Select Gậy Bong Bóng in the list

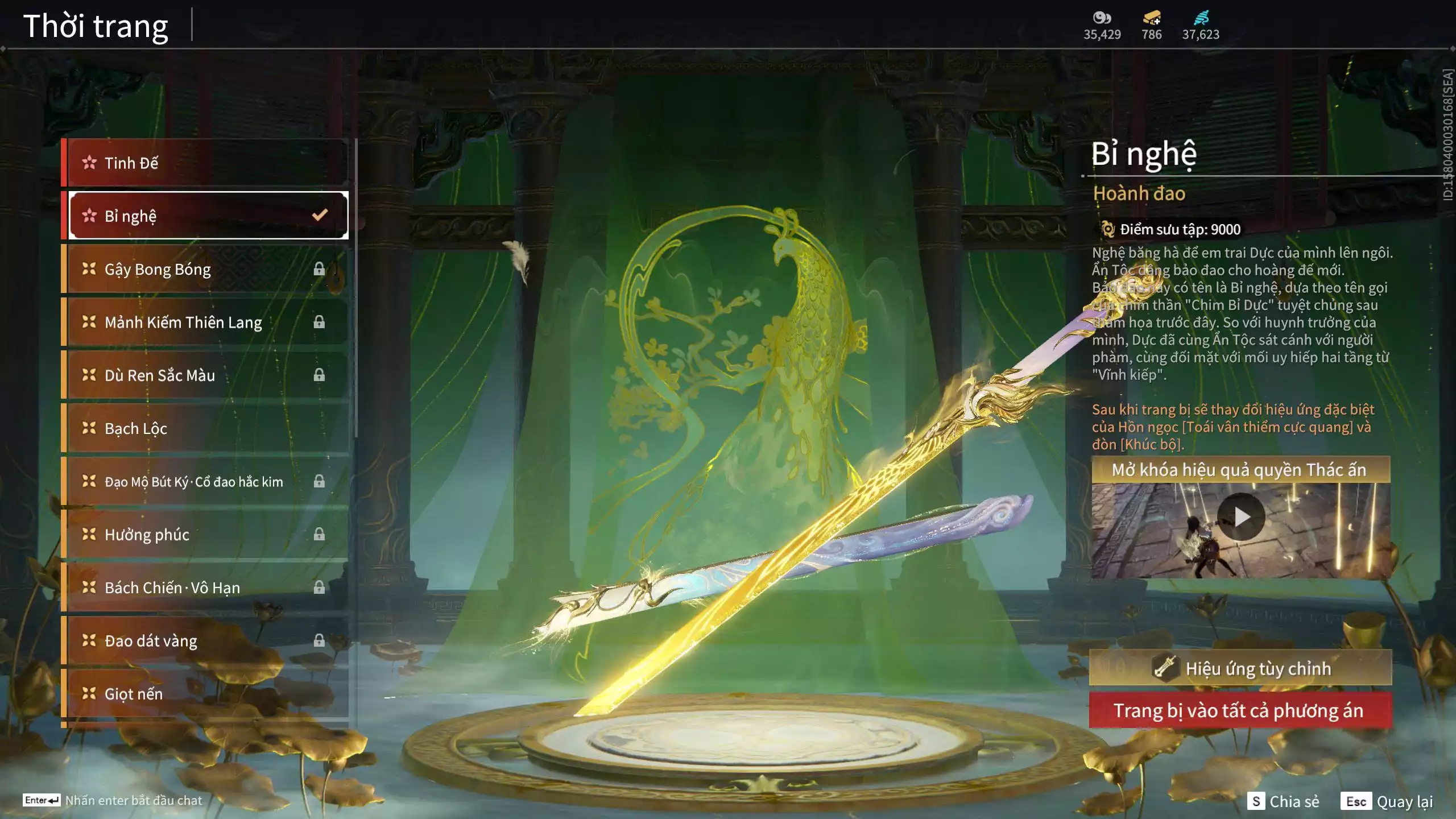click(206, 269)
